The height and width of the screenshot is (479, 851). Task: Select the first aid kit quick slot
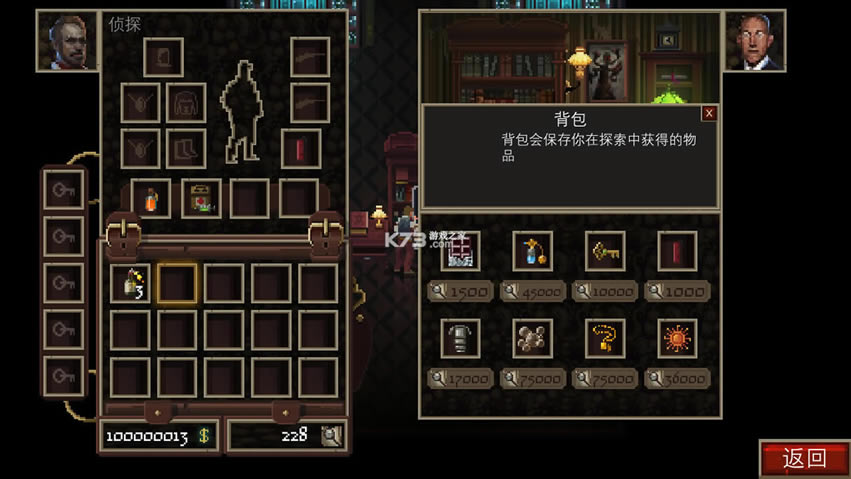pyautogui.click(x=201, y=198)
